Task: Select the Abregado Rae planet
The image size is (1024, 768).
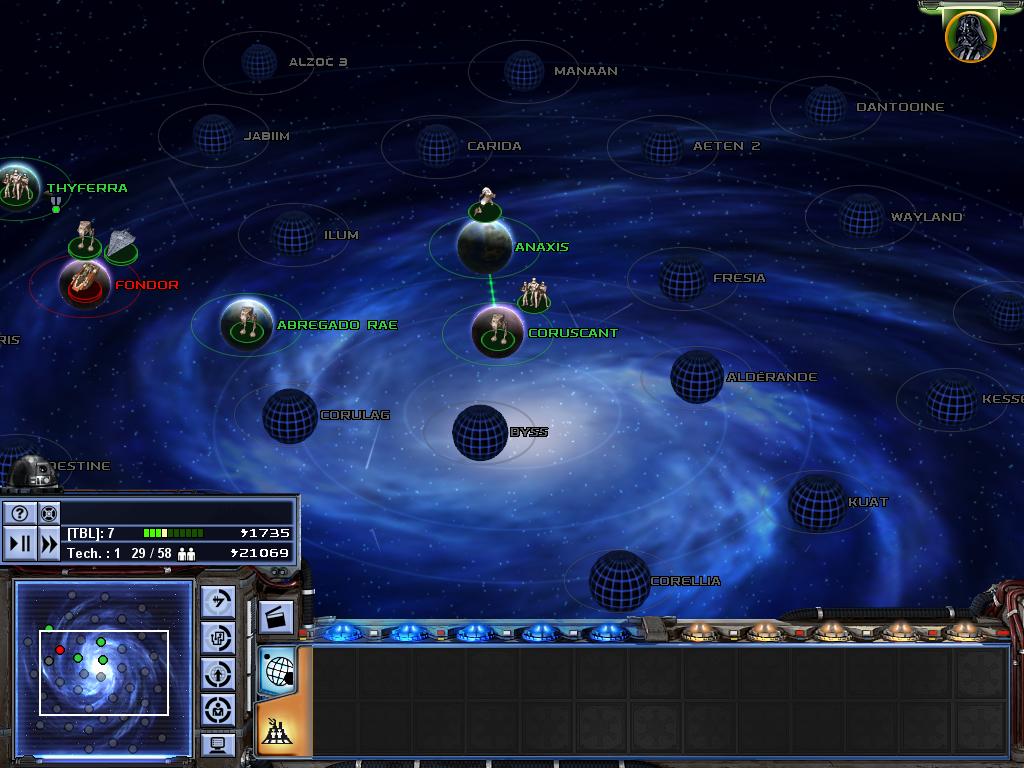Action: 246,323
